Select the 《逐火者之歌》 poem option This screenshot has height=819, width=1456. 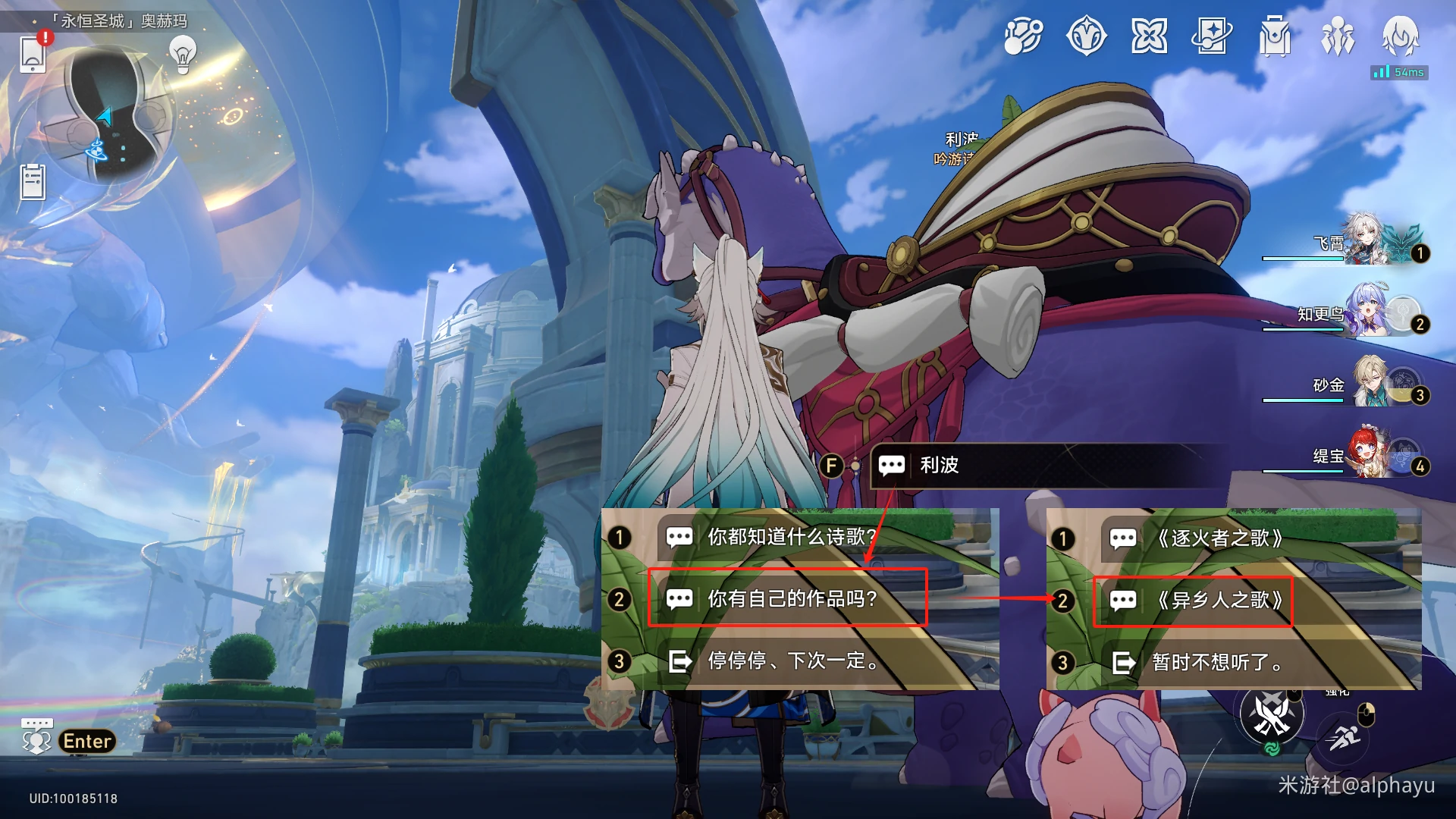point(1219,538)
